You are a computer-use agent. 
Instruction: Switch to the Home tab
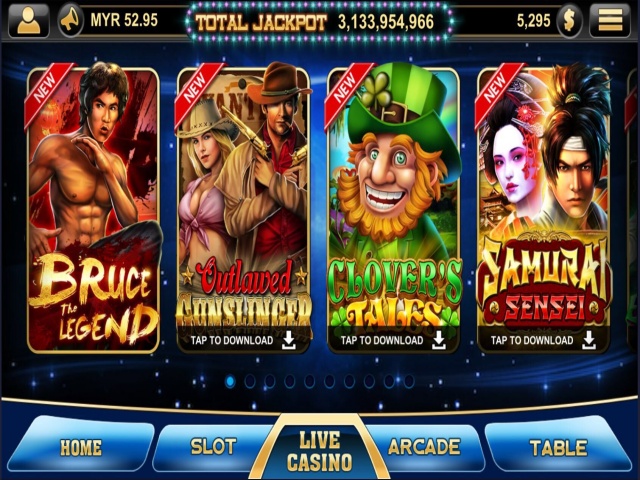point(80,447)
